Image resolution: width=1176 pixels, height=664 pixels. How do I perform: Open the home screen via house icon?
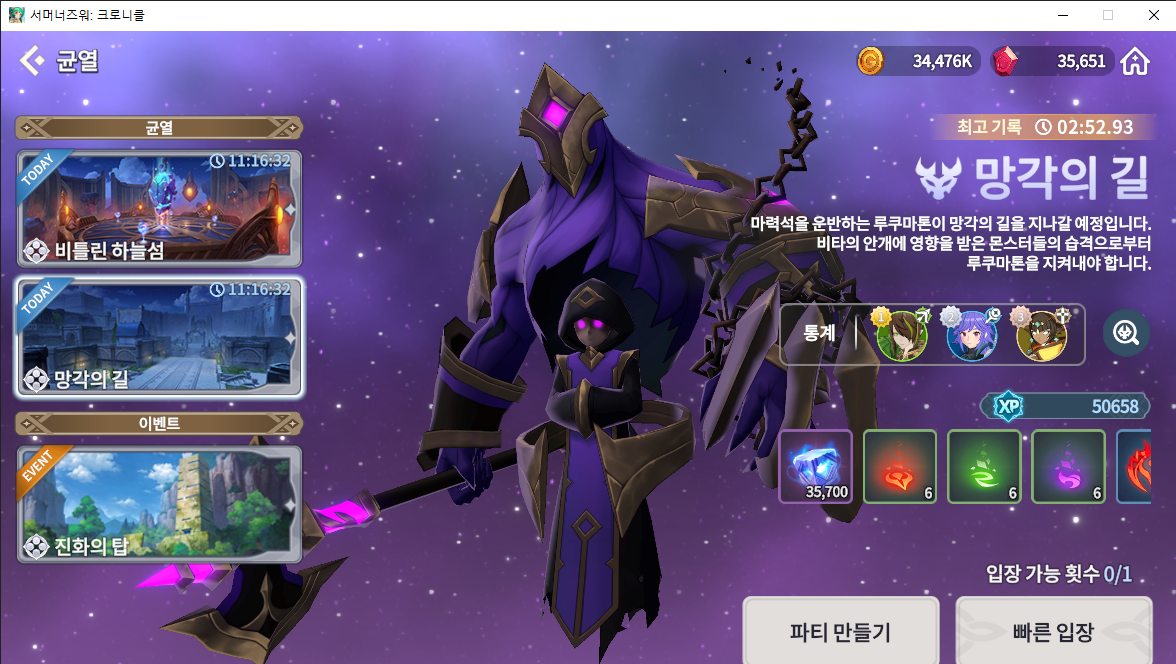coord(1134,62)
